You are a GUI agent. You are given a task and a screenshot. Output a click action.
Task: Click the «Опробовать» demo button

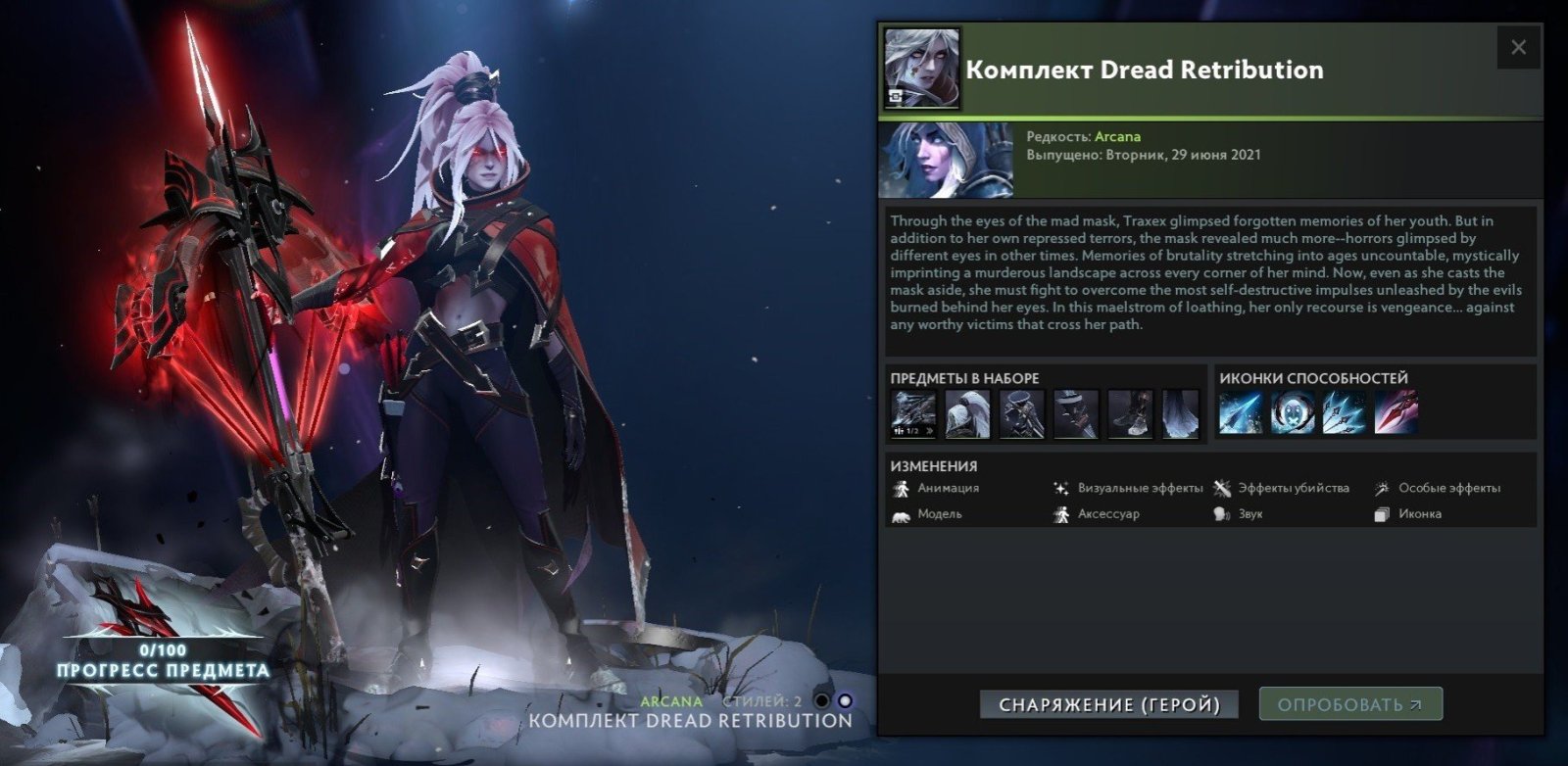1349,704
